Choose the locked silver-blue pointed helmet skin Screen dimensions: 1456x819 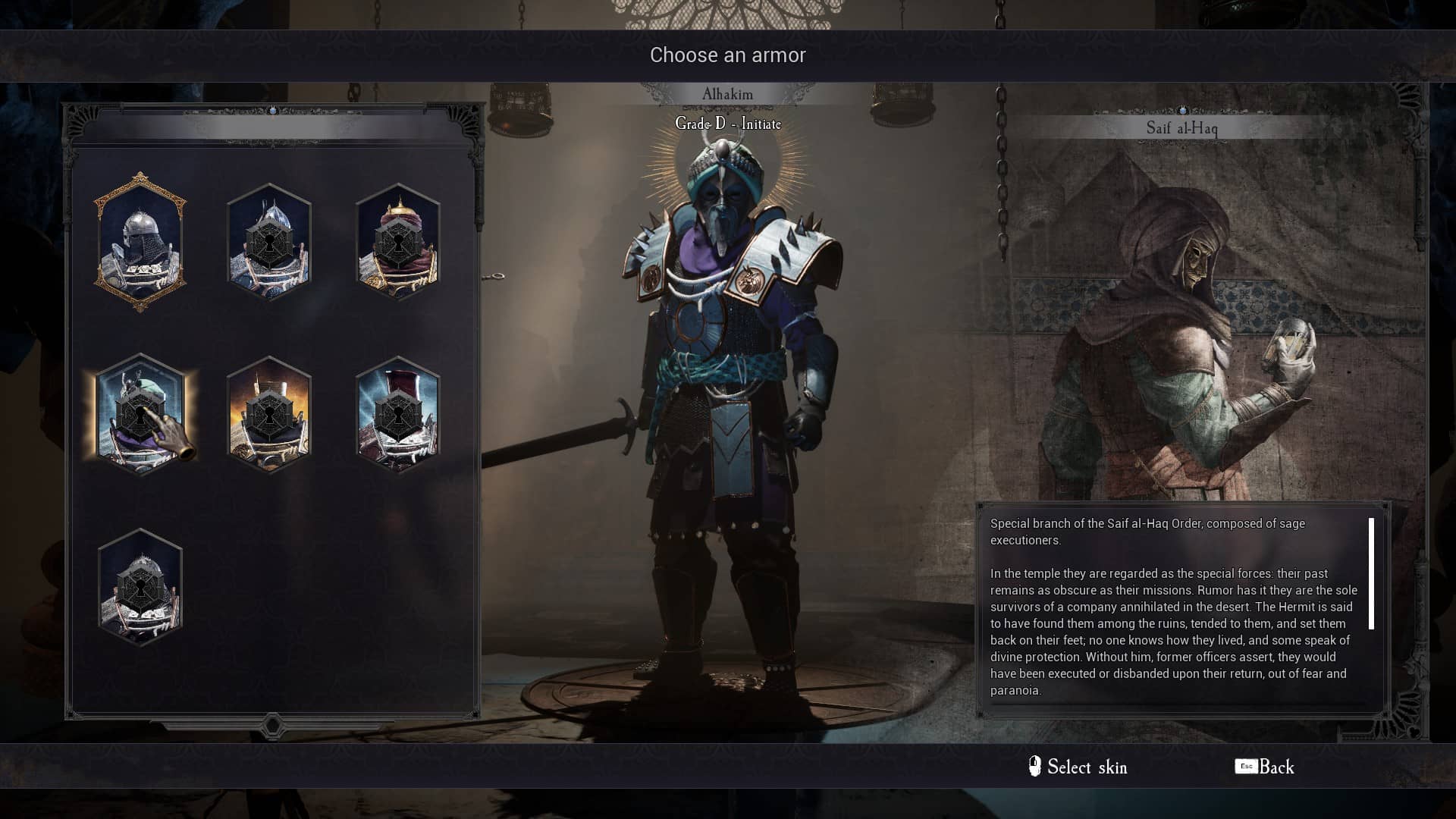(269, 243)
